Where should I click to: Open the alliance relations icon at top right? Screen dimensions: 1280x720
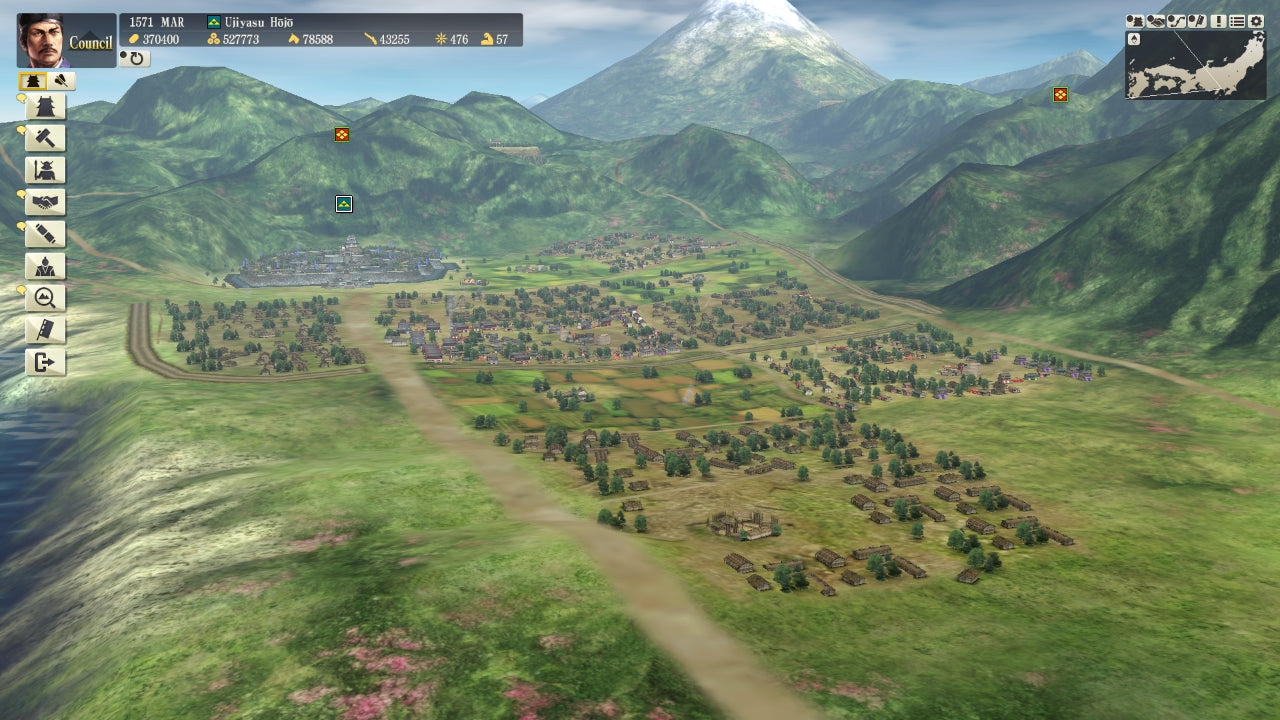[x=1155, y=20]
